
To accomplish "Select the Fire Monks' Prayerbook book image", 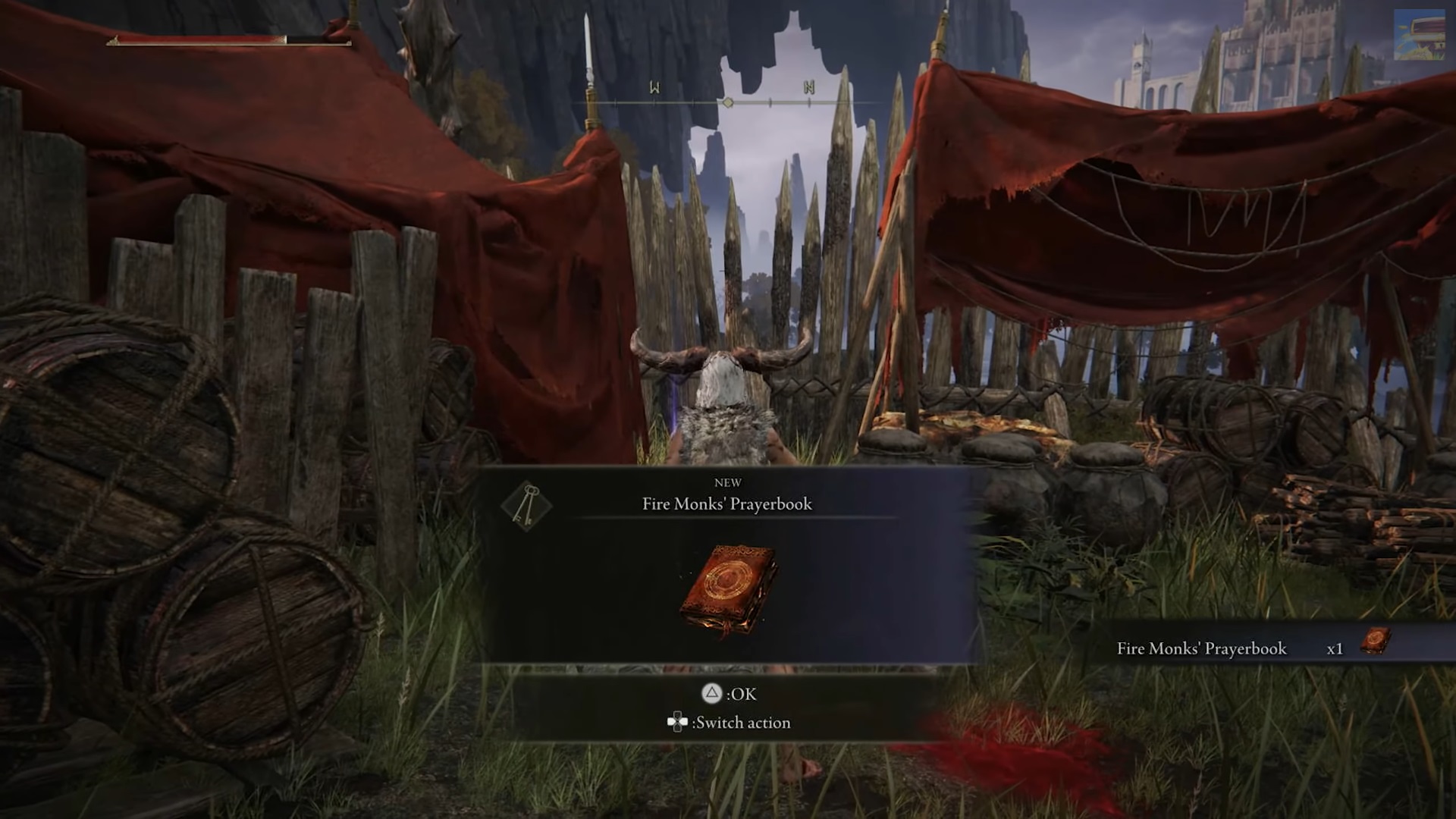I will 728,588.
